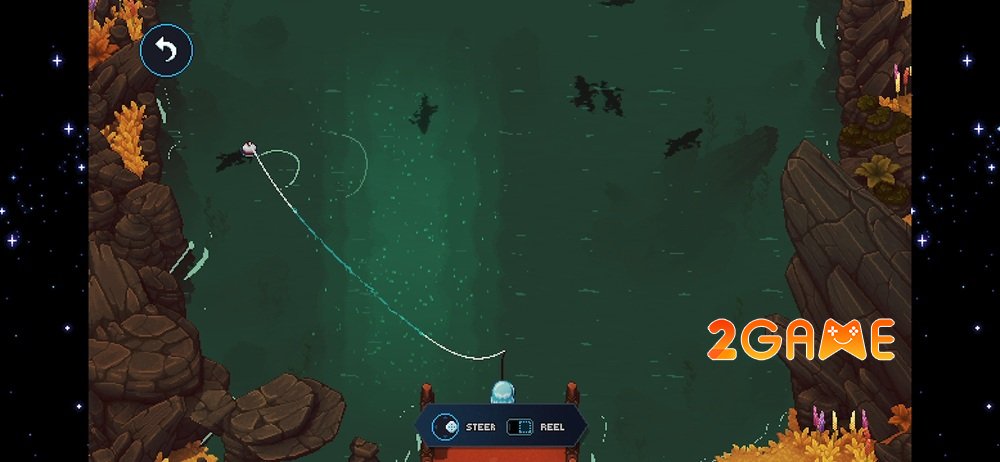Click the back arrow button
The height and width of the screenshot is (462, 1000).
click(x=166, y=51)
